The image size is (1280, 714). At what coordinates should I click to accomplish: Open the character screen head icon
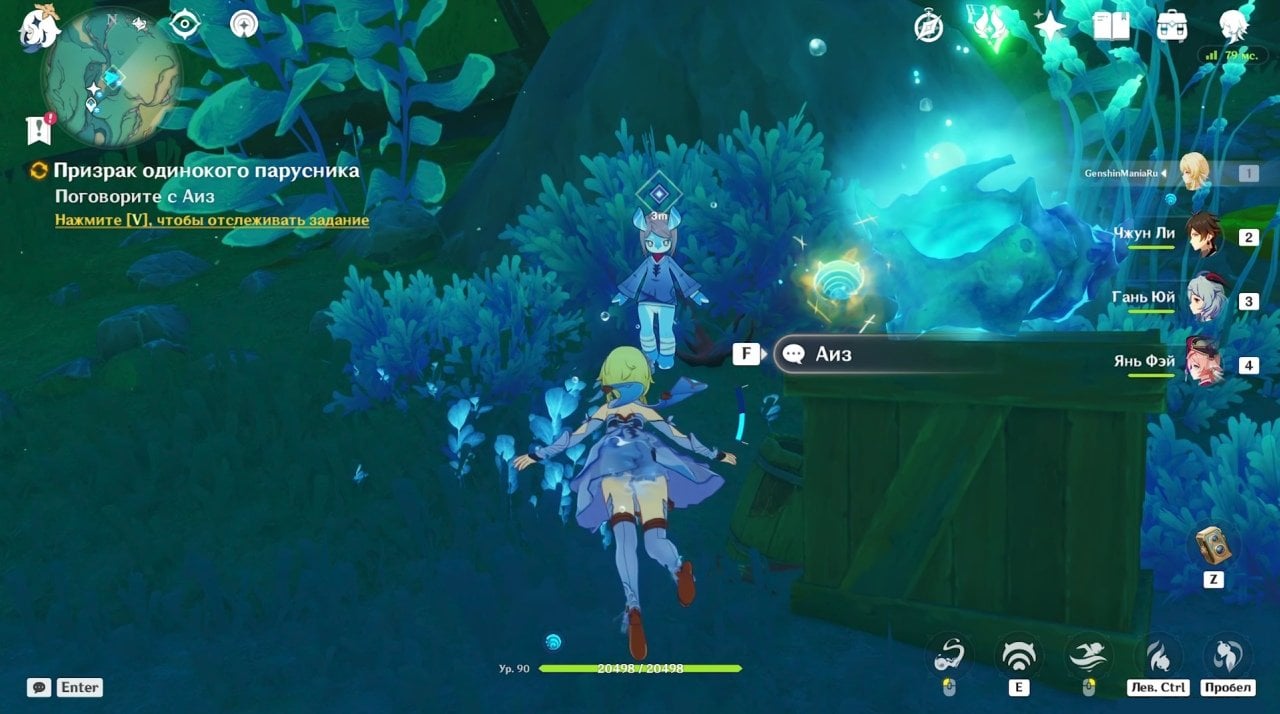pyautogui.click(x=1233, y=27)
